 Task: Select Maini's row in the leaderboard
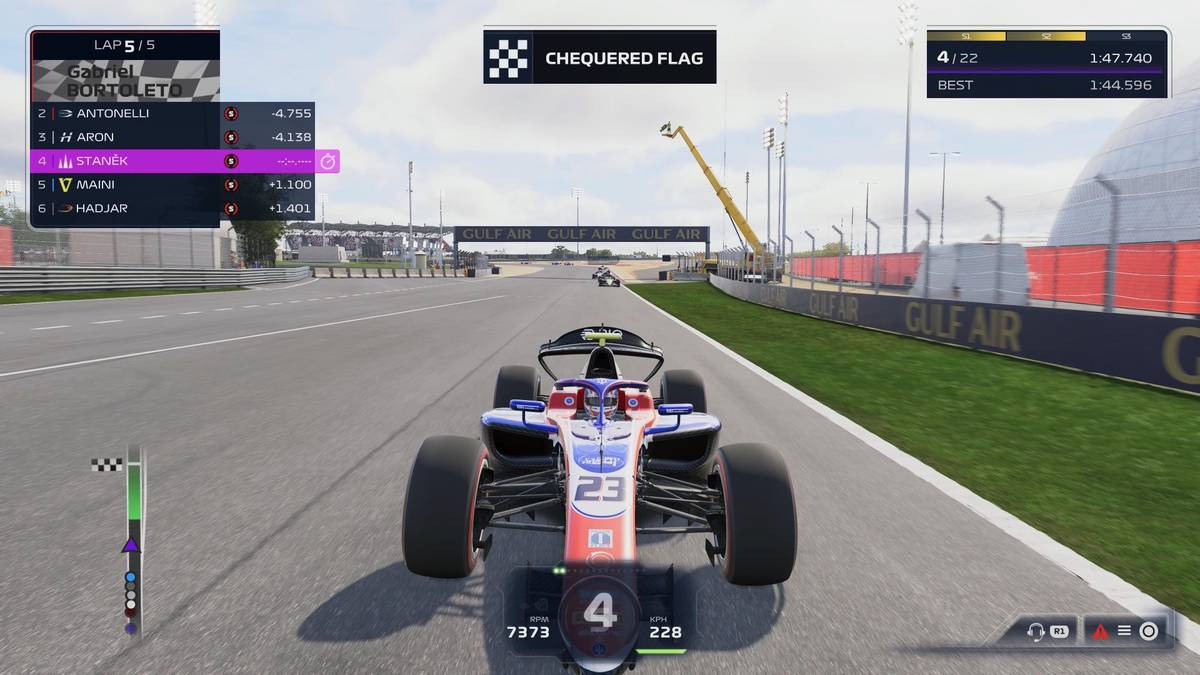170,185
